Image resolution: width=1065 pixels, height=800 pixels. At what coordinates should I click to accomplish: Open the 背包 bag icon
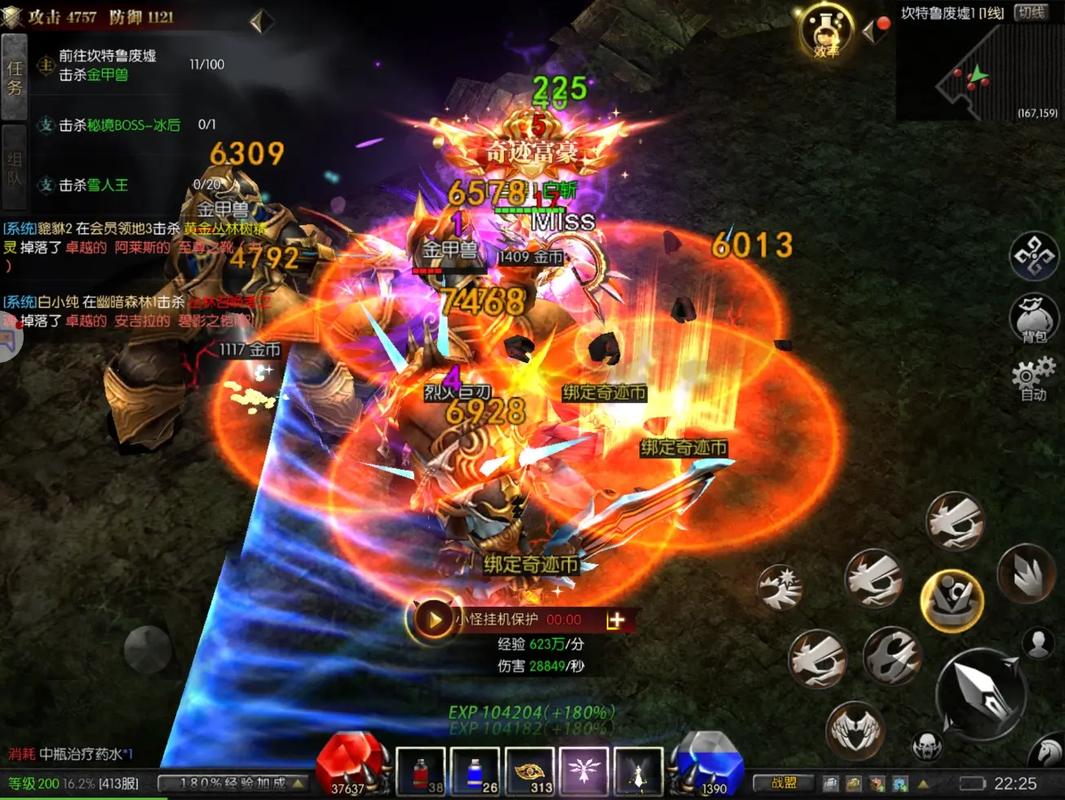tap(1034, 316)
